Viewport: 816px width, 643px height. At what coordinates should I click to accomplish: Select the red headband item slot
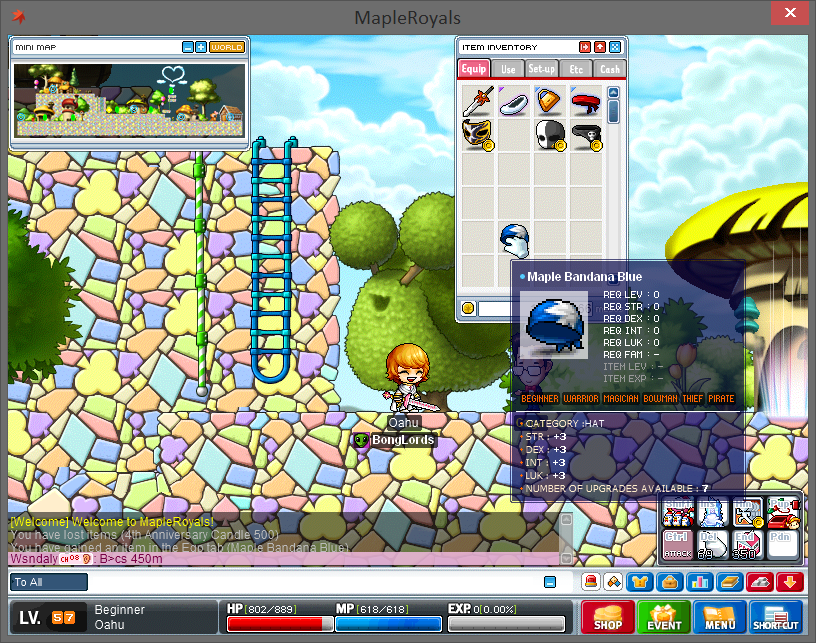586,101
